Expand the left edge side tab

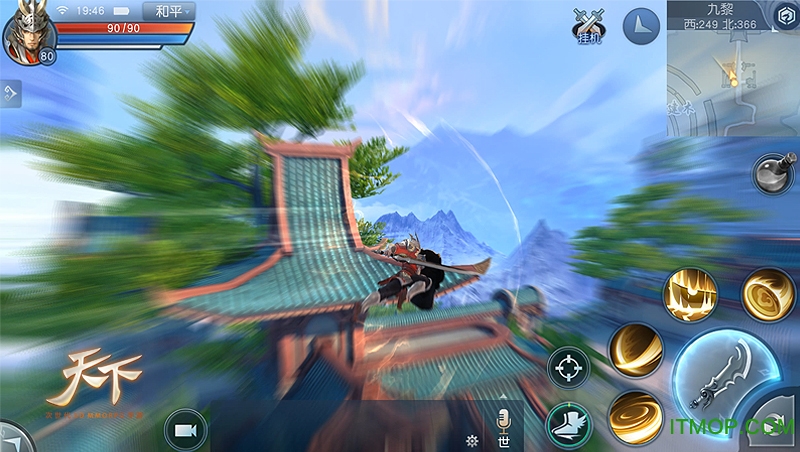click(10, 94)
